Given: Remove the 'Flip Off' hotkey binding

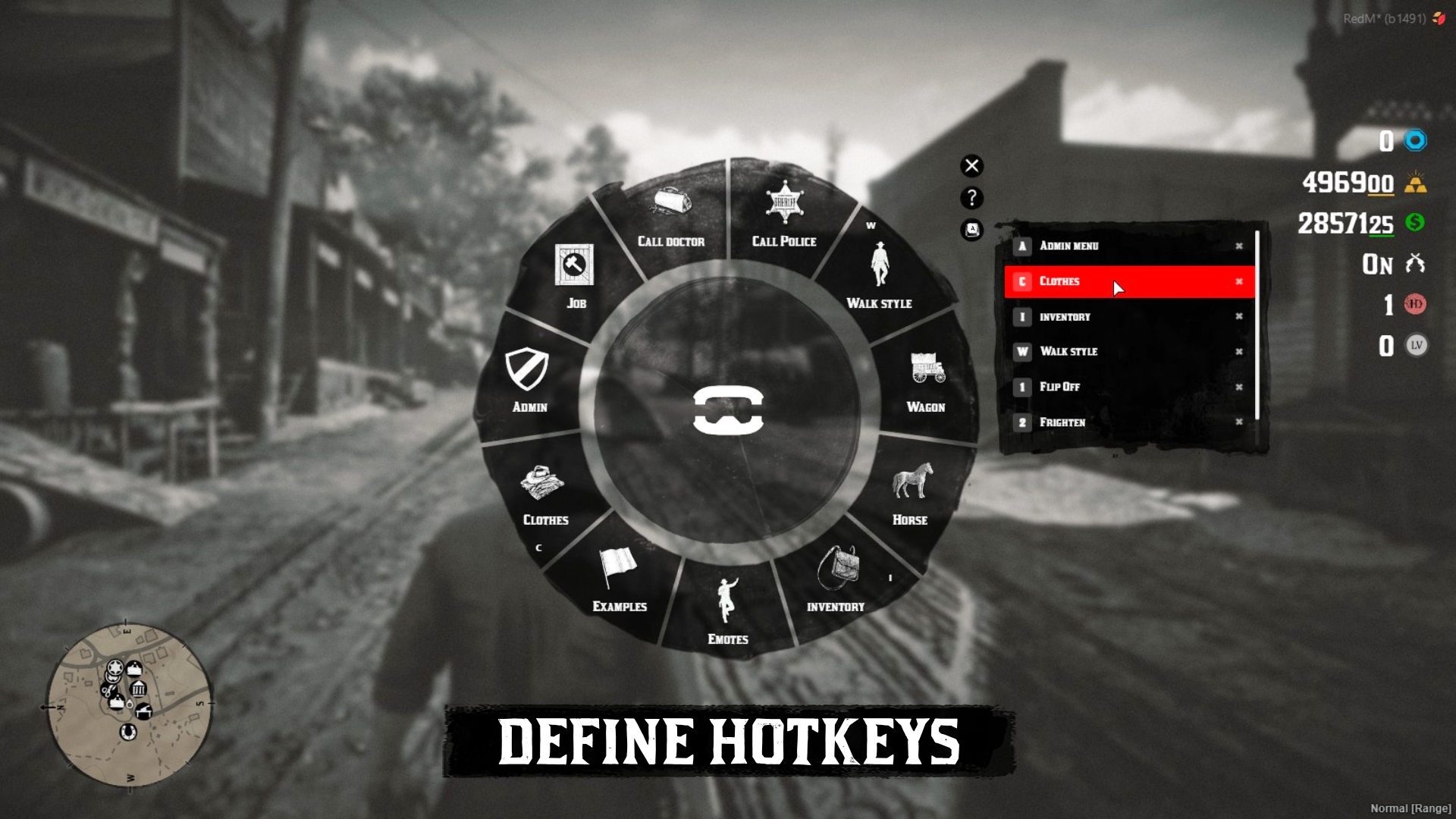Looking at the screenshot, I should tap(1238, 388).
